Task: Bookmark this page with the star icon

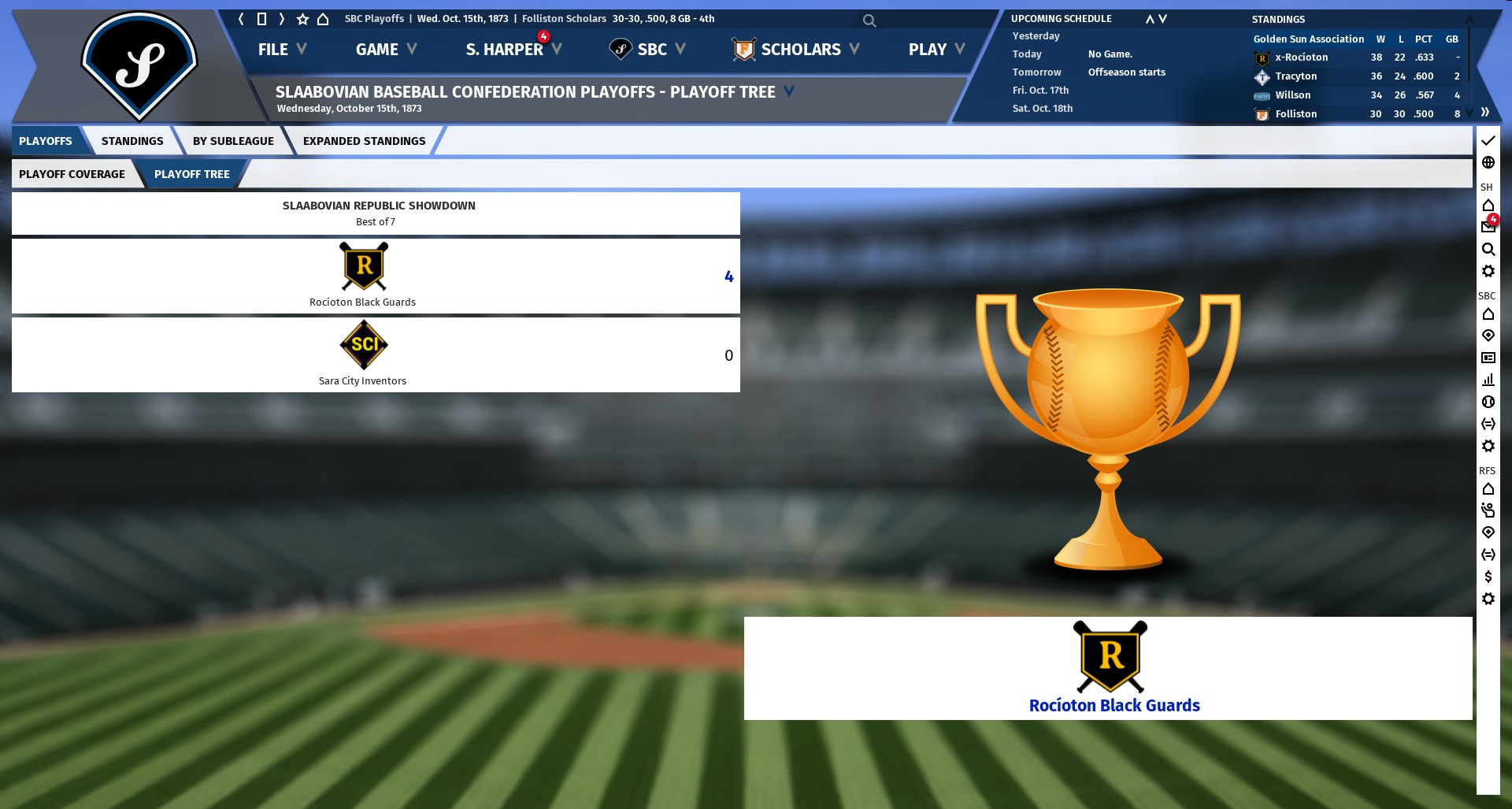Action: (302, 19)
